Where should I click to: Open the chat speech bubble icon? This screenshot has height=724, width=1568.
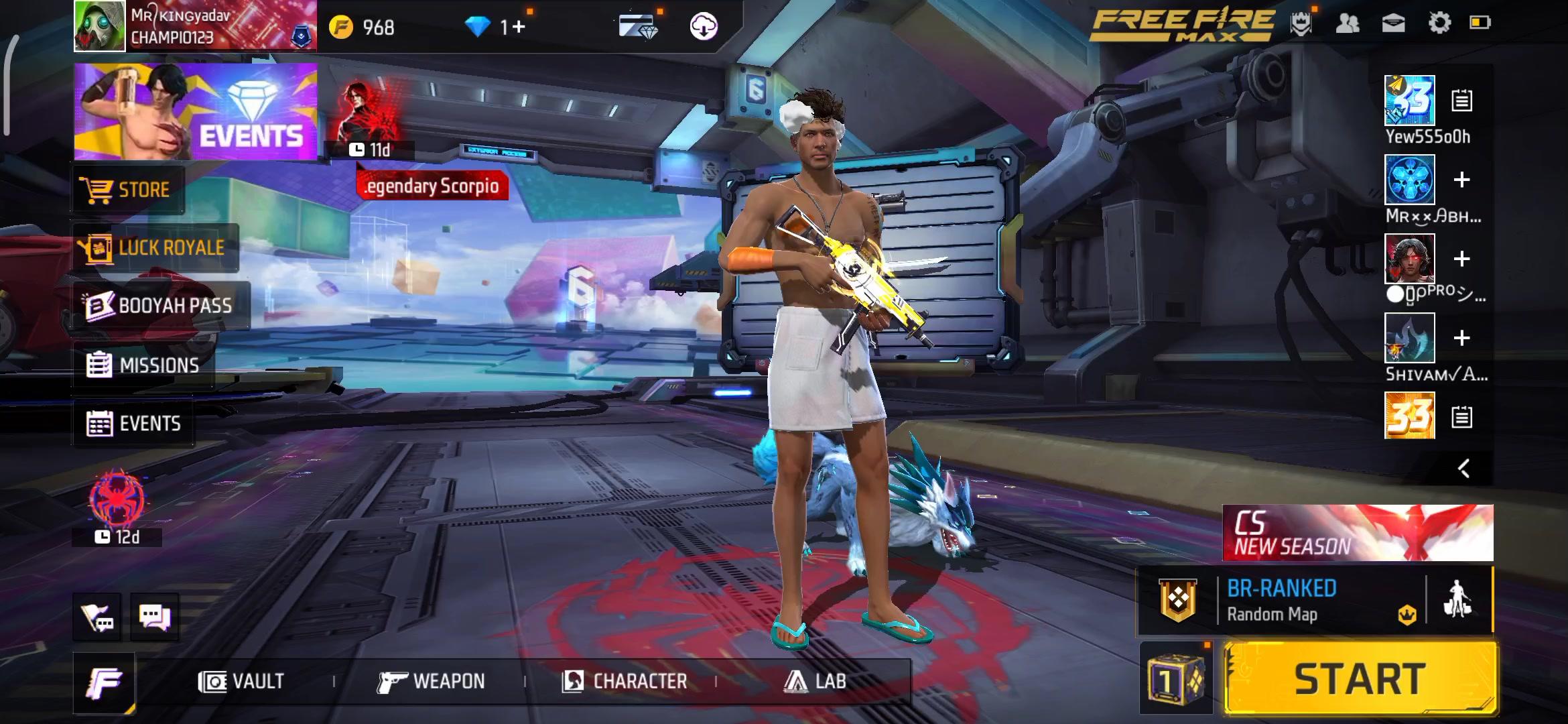click(154, 616)
